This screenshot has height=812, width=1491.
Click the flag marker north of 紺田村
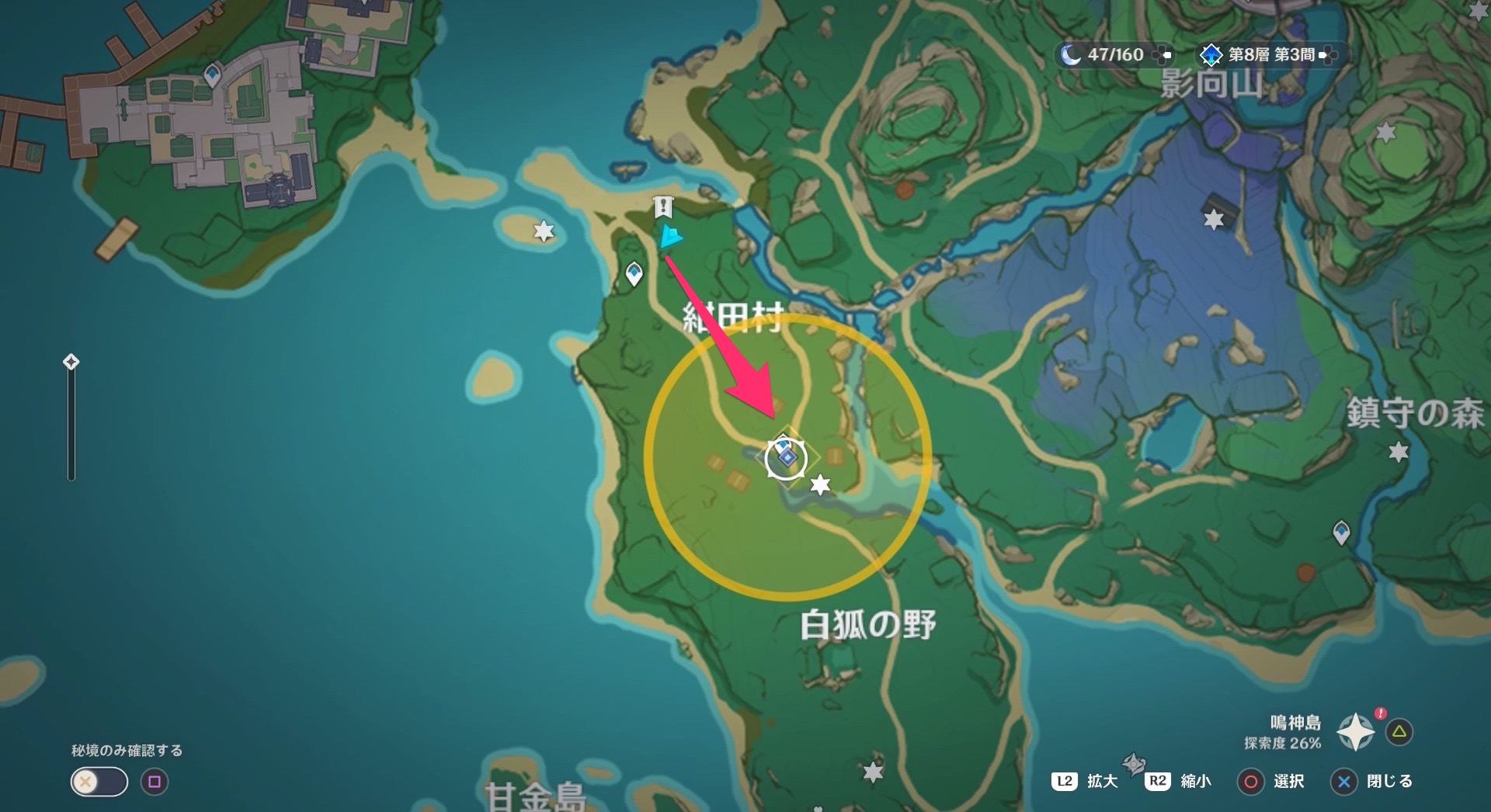[x=662, y=206]
